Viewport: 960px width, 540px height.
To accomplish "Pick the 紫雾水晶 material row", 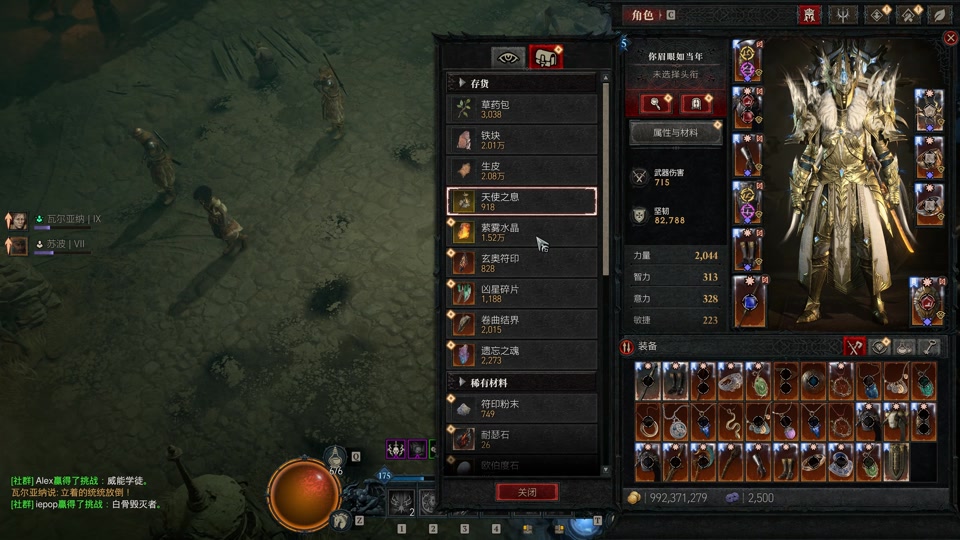I will pos(522,232).
